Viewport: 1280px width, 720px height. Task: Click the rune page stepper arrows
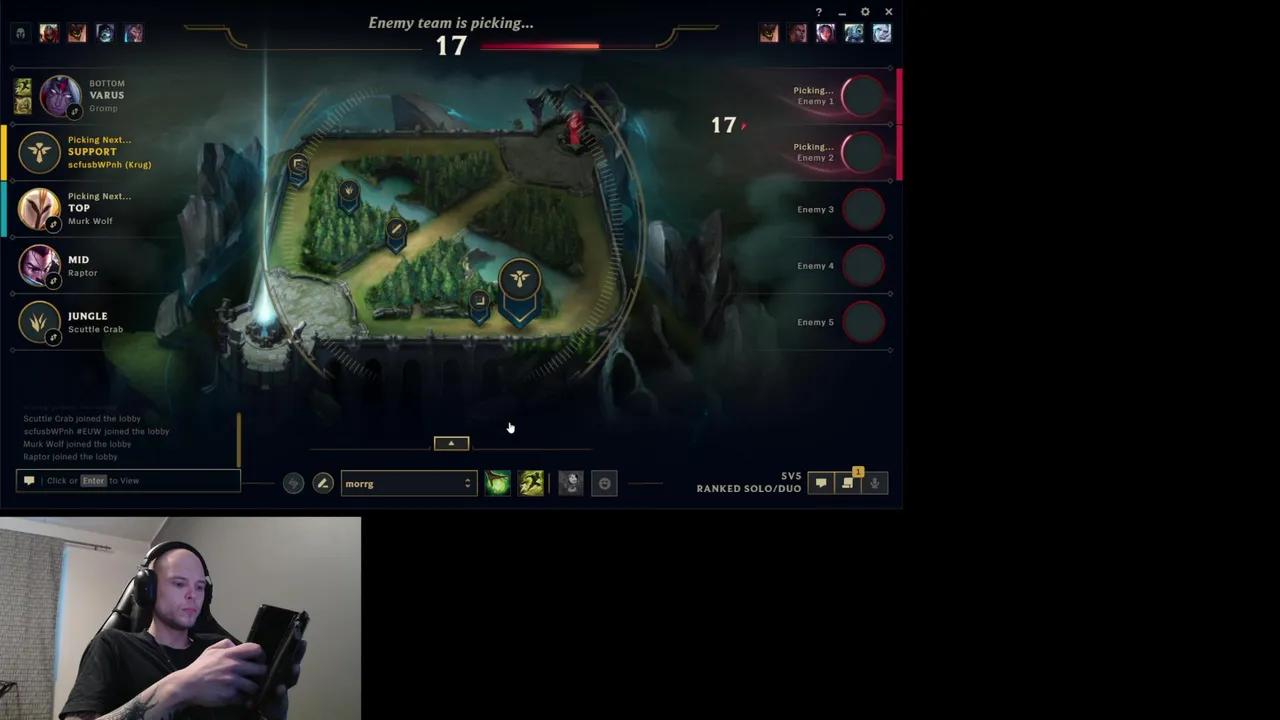click(x=467, y=483)
